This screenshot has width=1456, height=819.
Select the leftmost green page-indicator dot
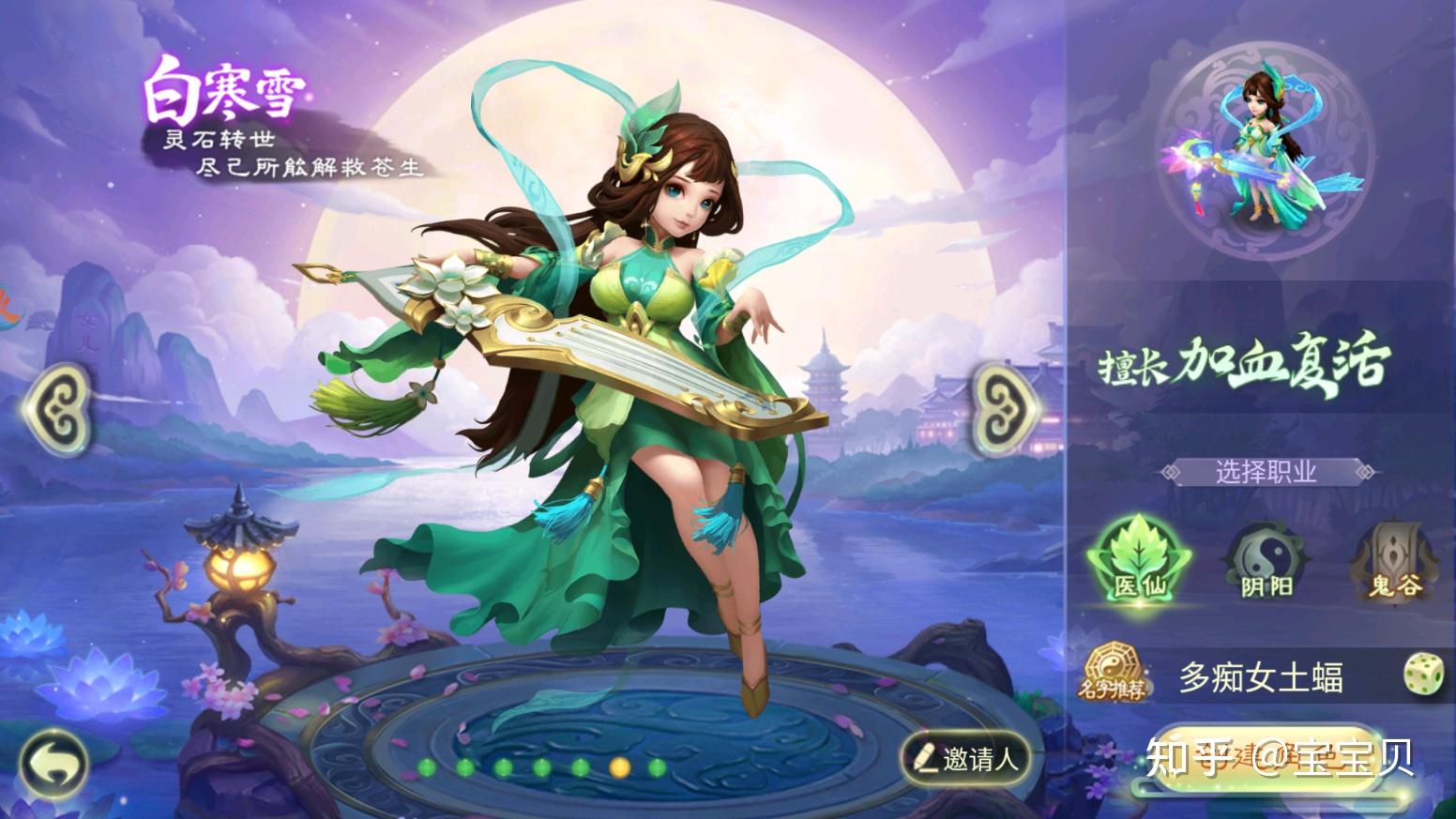[x=427, y=769]
